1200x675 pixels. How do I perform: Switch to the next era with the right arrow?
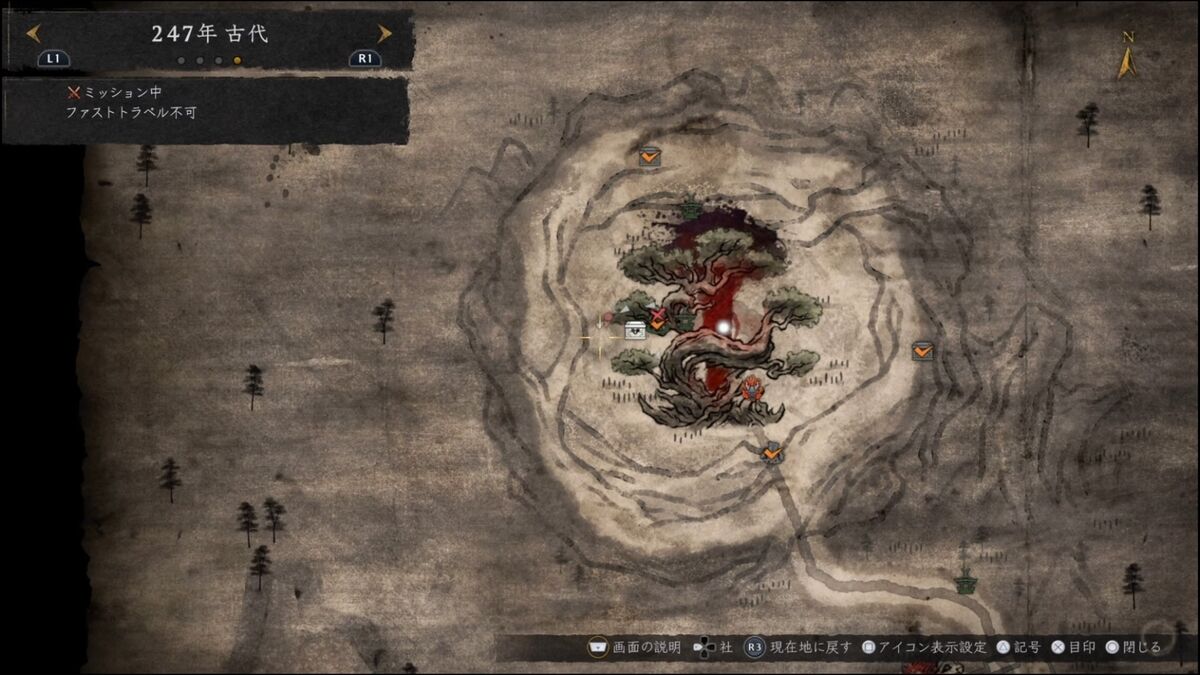pos(384,33)
